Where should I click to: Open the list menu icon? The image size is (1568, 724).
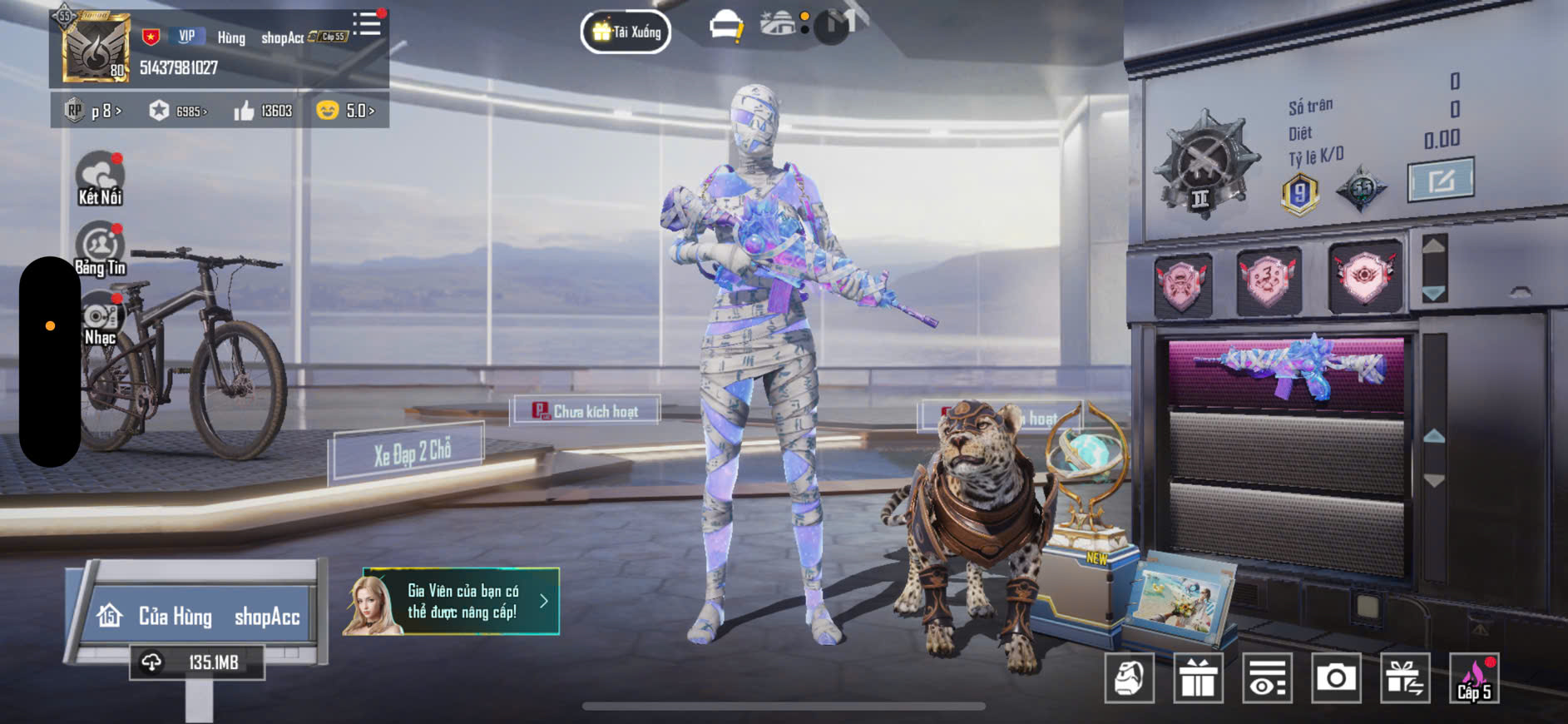tap(367, 24)
